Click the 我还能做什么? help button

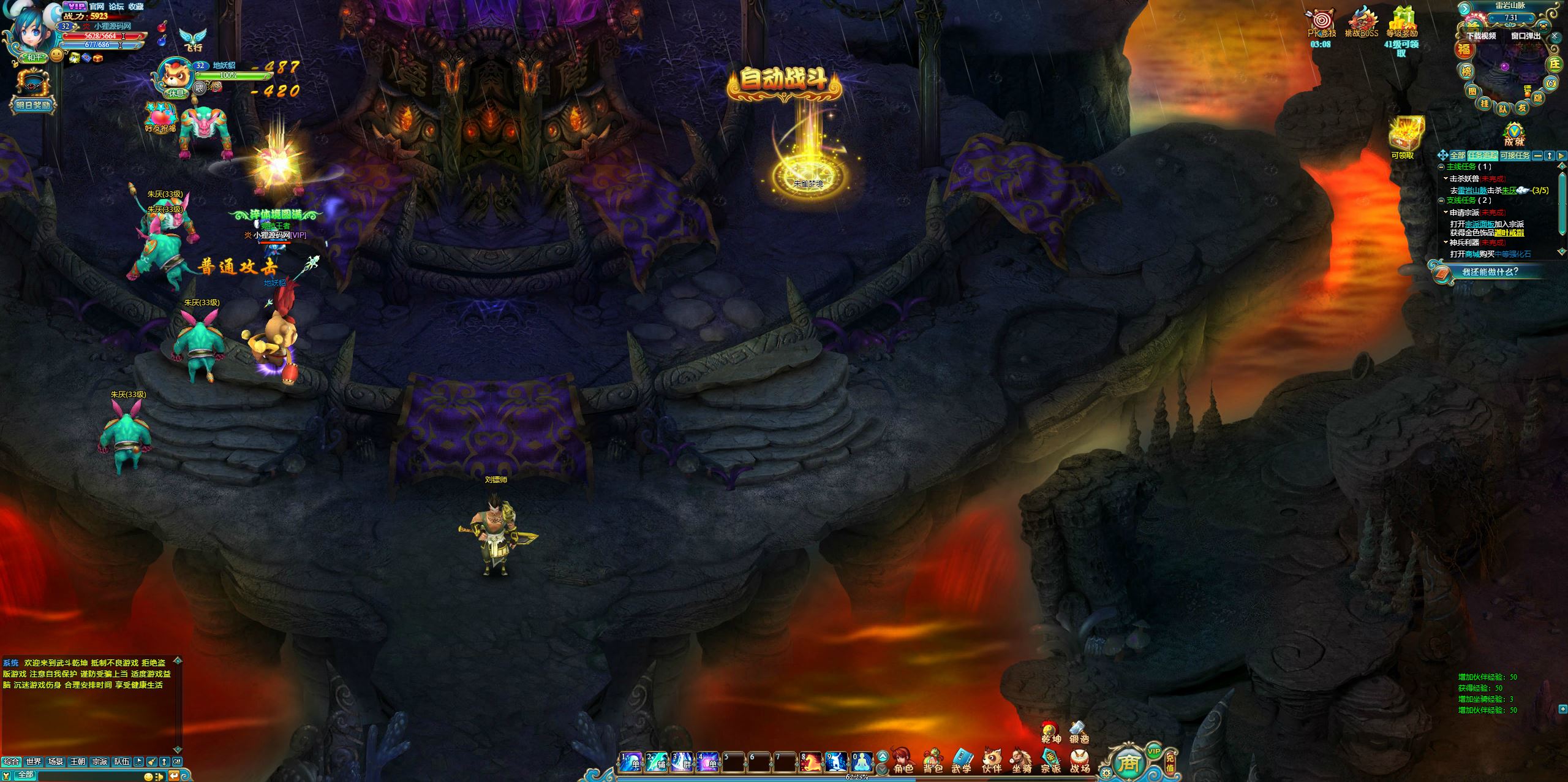click(1490, 272)
